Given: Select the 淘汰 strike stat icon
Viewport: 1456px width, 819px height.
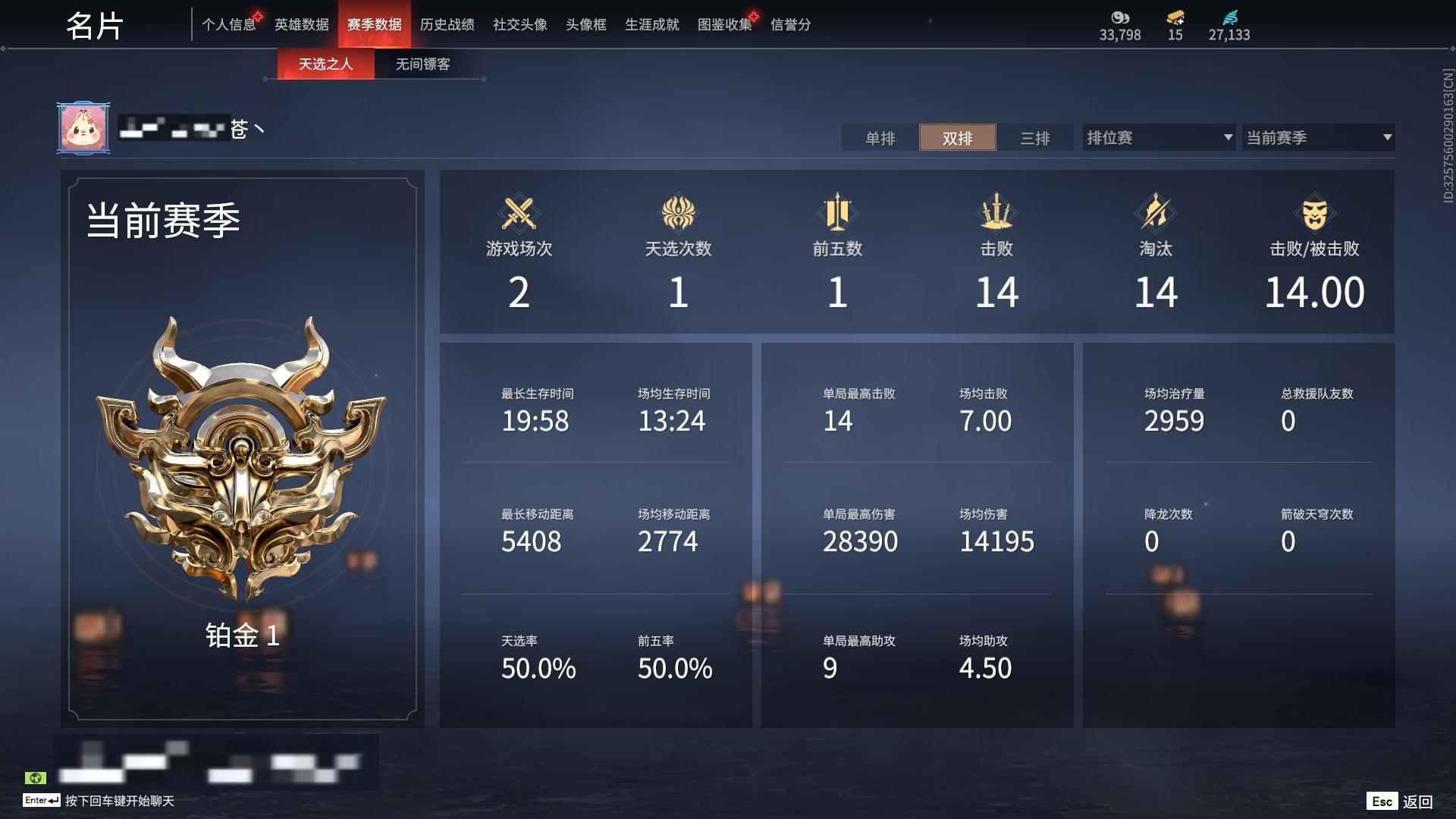Looking at the screenshot, I should click(x=1156, y=215).
